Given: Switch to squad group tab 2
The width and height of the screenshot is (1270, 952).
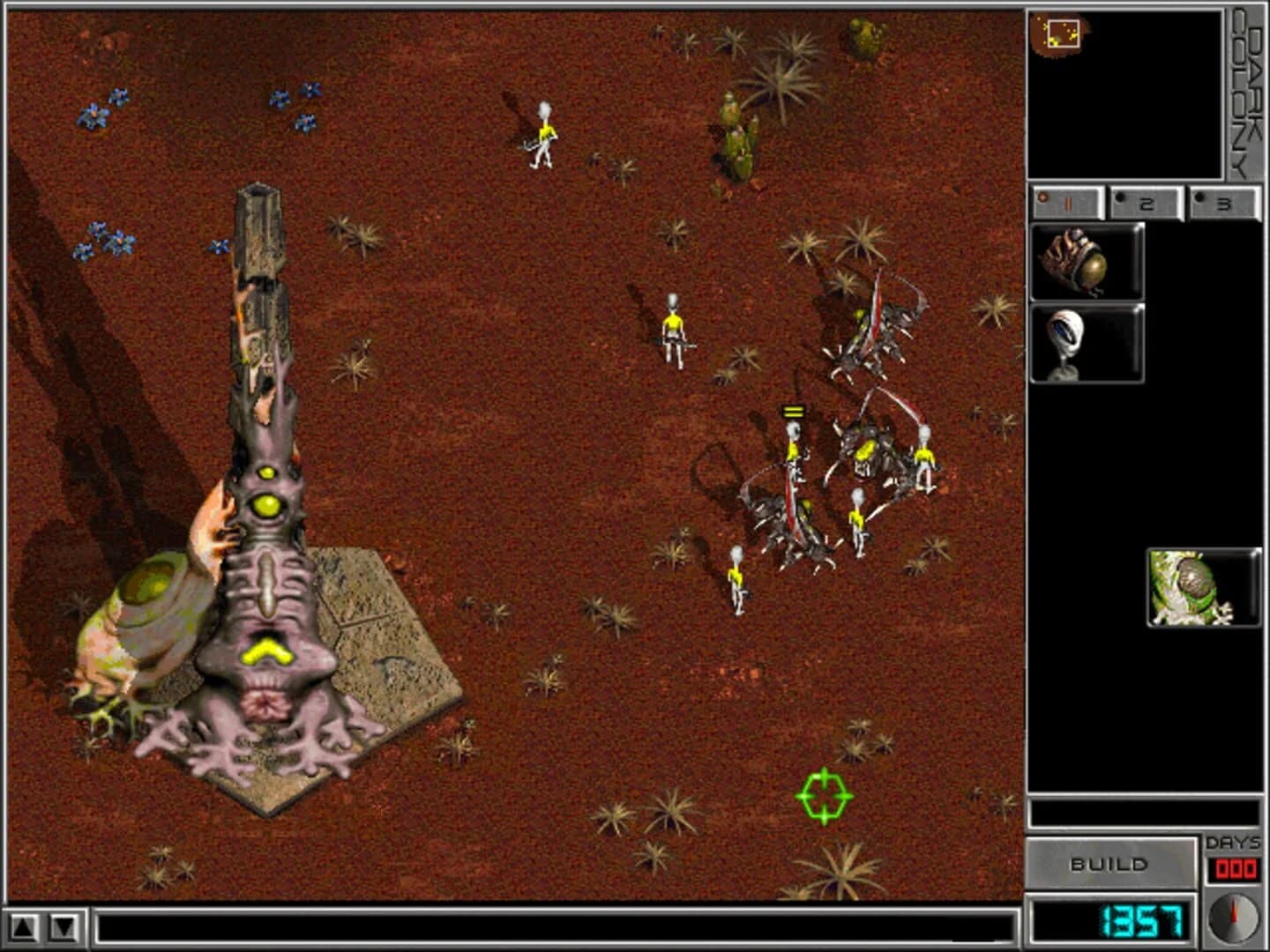Looking at the screenshot, I should 1148,201.
